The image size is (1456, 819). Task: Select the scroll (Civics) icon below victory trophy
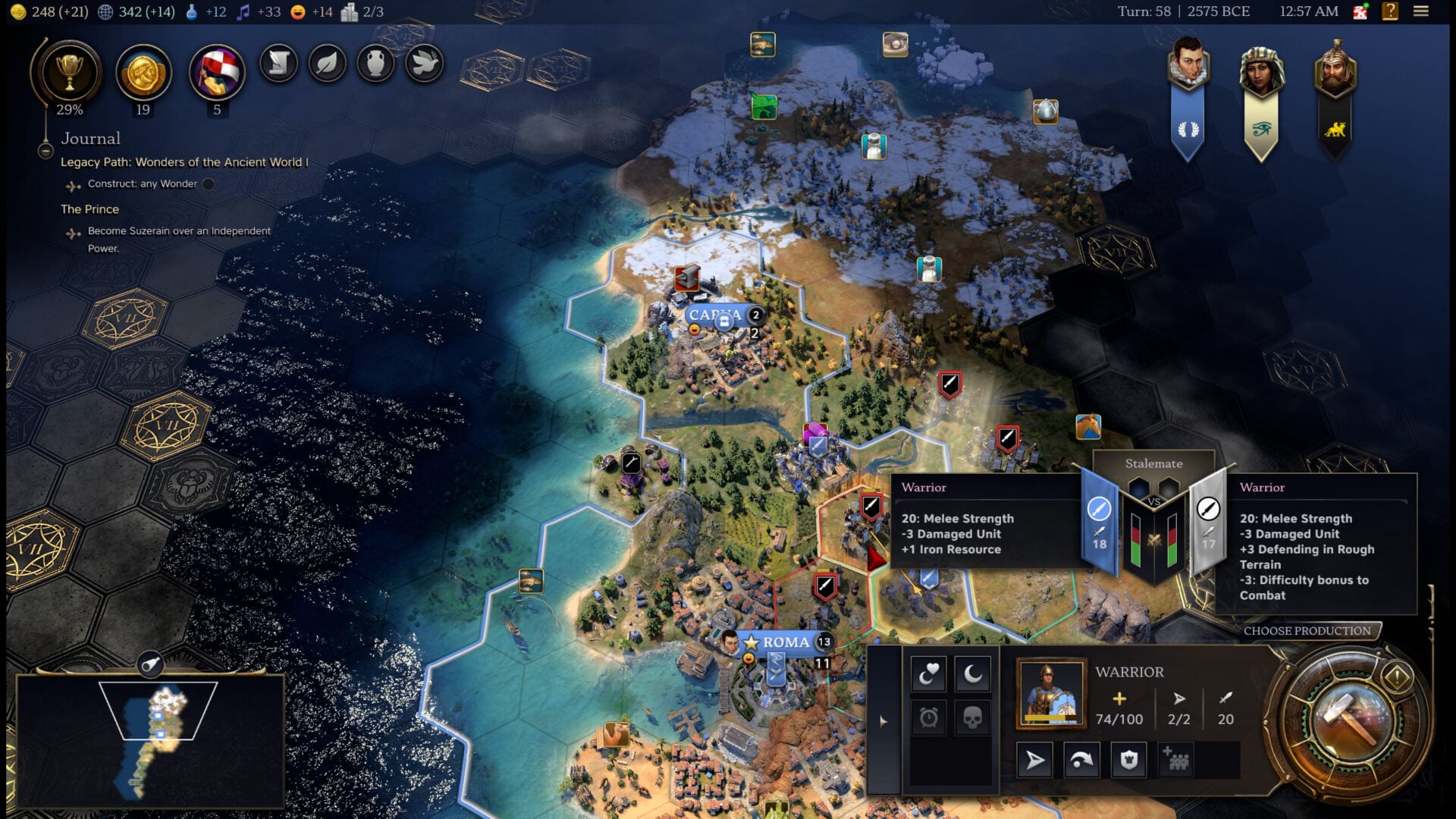[278, 64]
